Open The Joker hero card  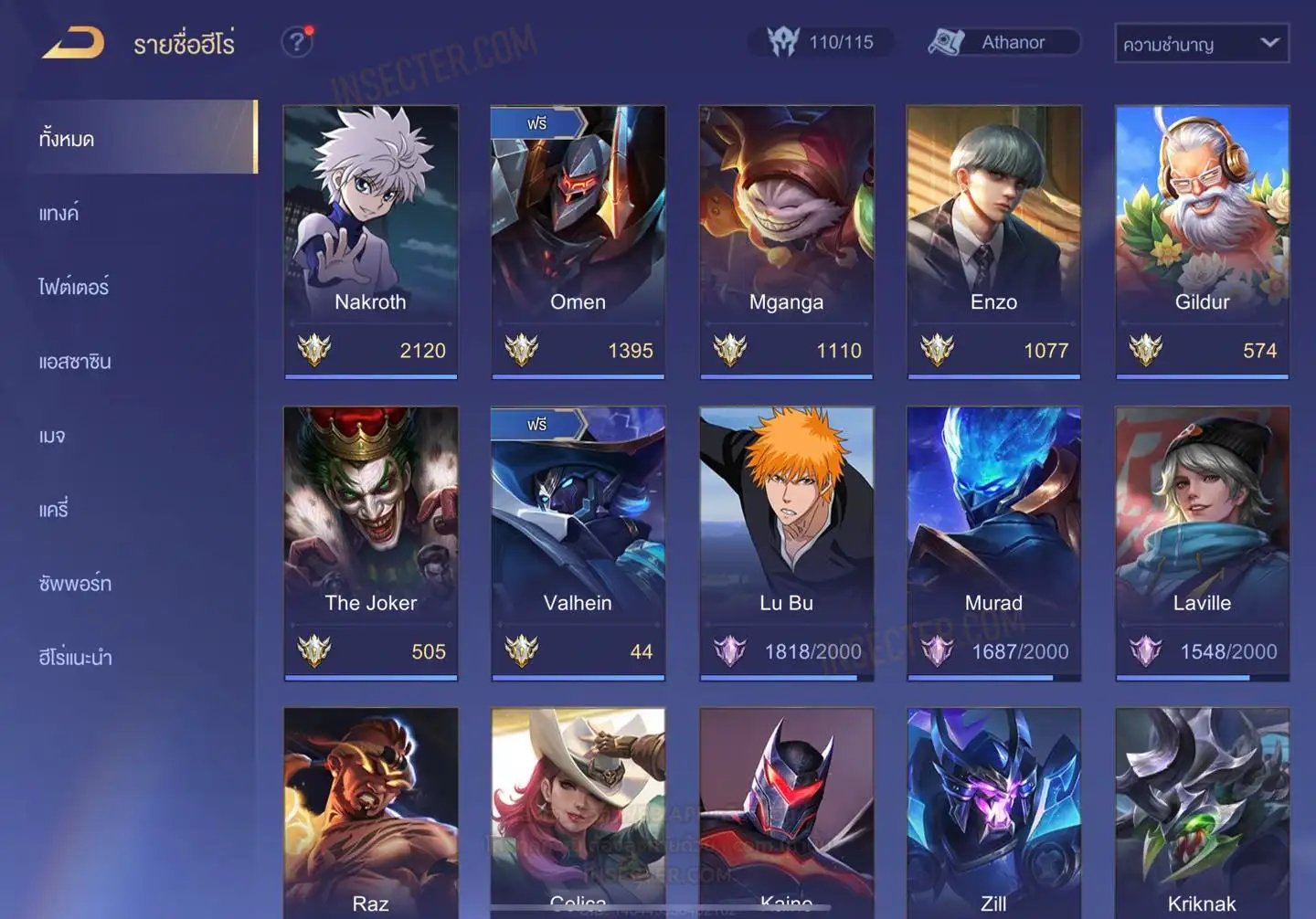[x=370, y=543]
